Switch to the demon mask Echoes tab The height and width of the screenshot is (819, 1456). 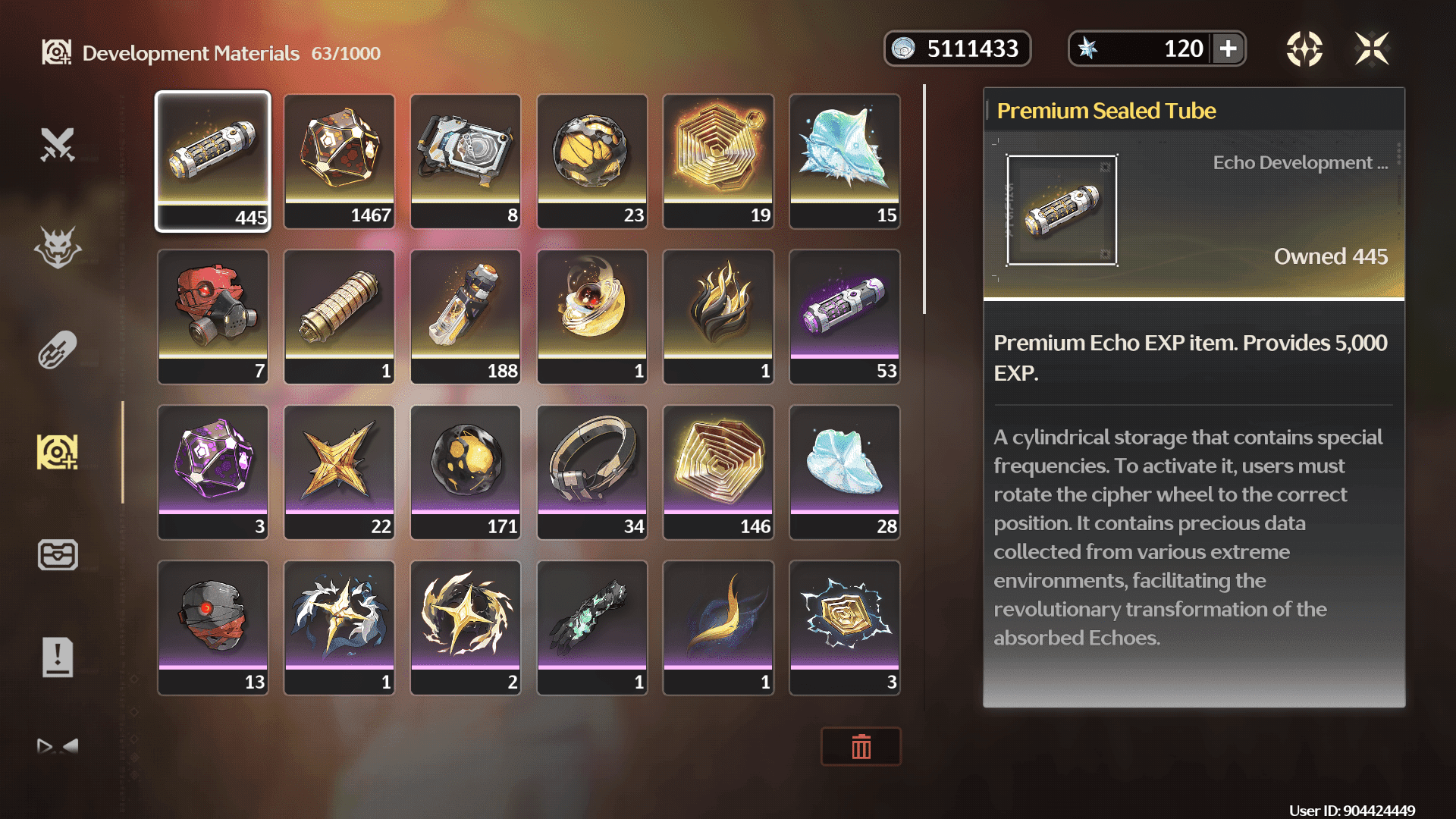(58, 247)
